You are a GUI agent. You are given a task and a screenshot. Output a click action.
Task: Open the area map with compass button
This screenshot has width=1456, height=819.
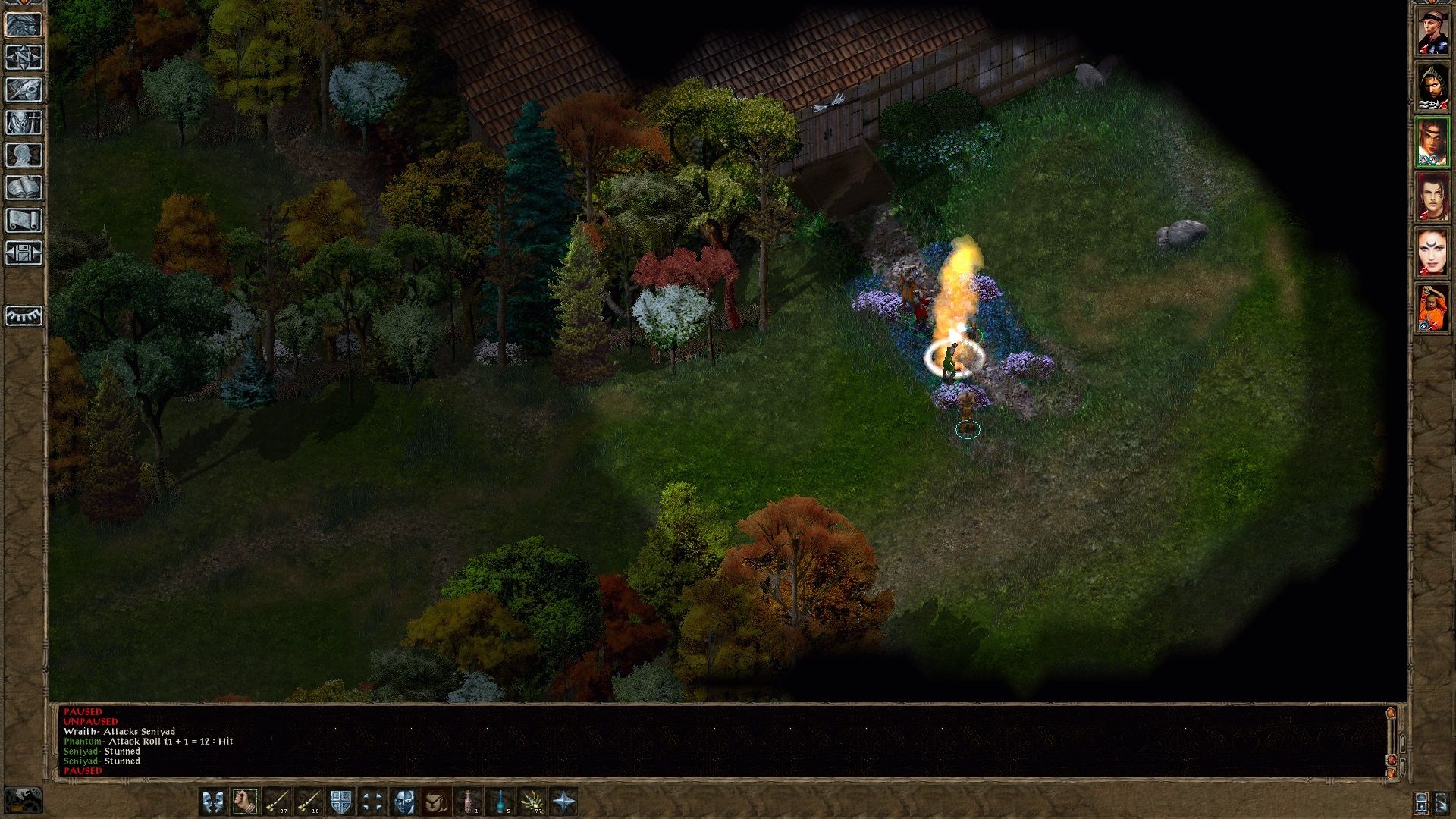click(24, 58)
